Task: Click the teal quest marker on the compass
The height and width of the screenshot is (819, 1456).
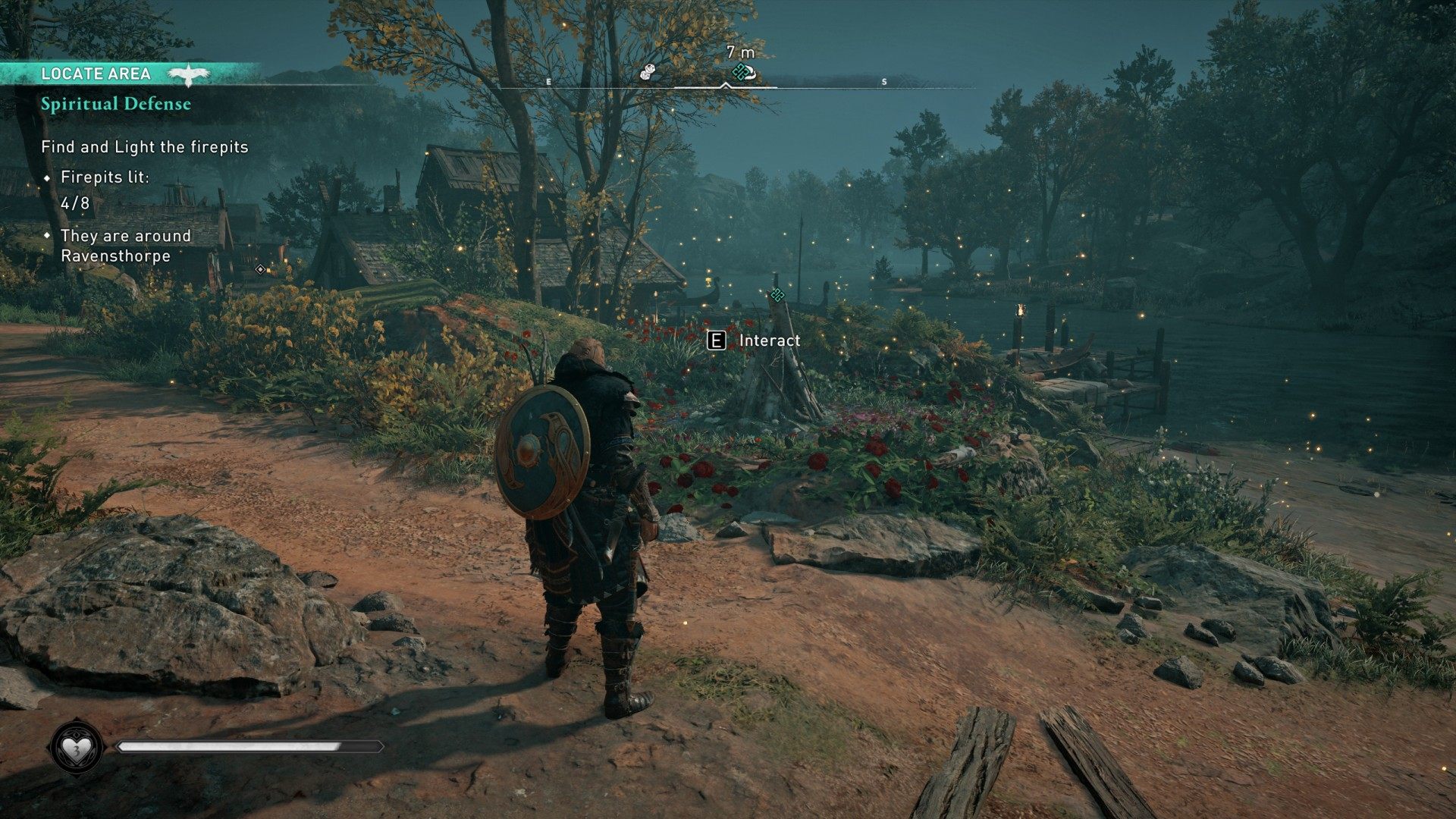Action: [742, 72]
